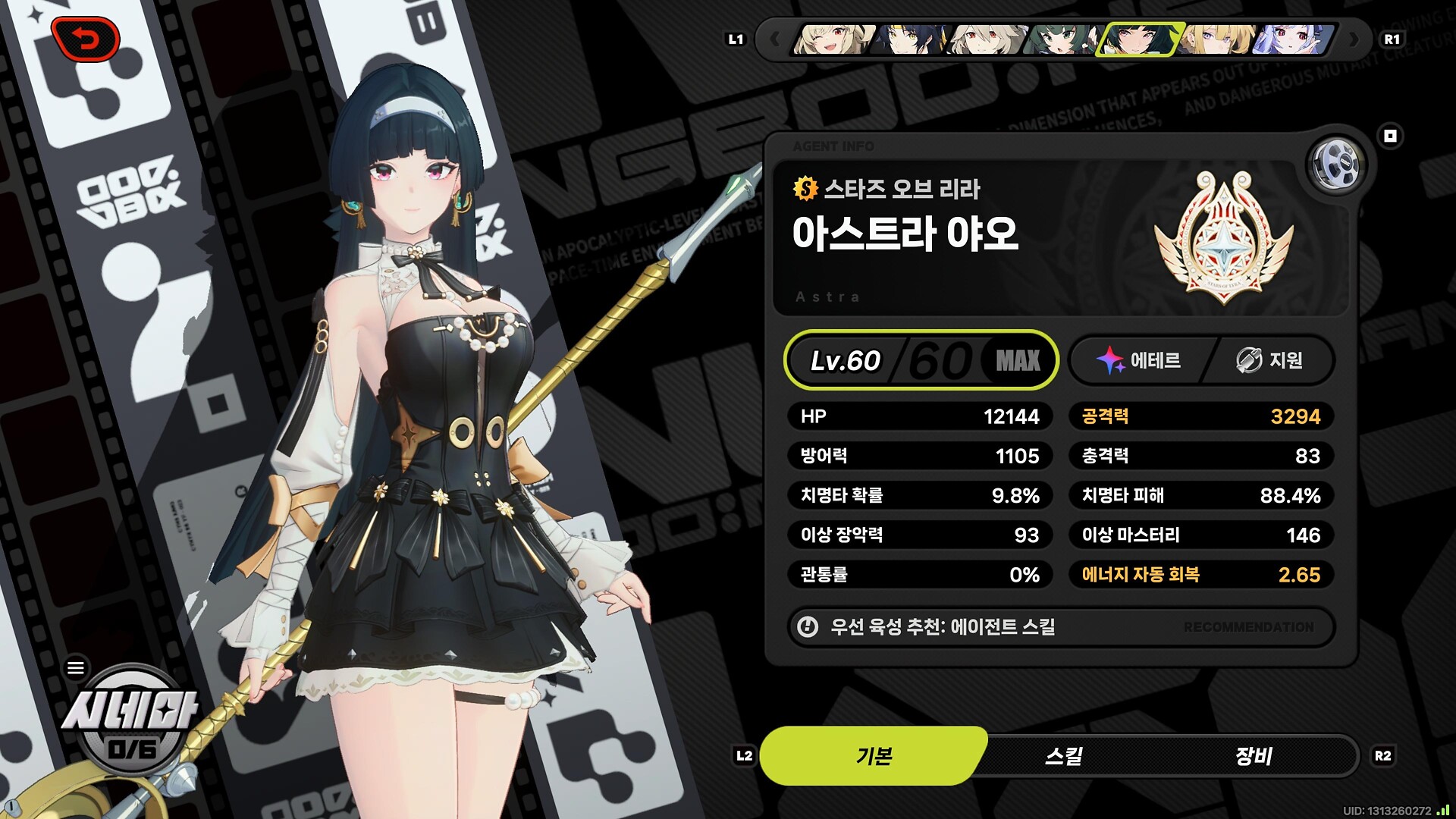Click the Lv.60 MAX level bar

pos(921,360)
